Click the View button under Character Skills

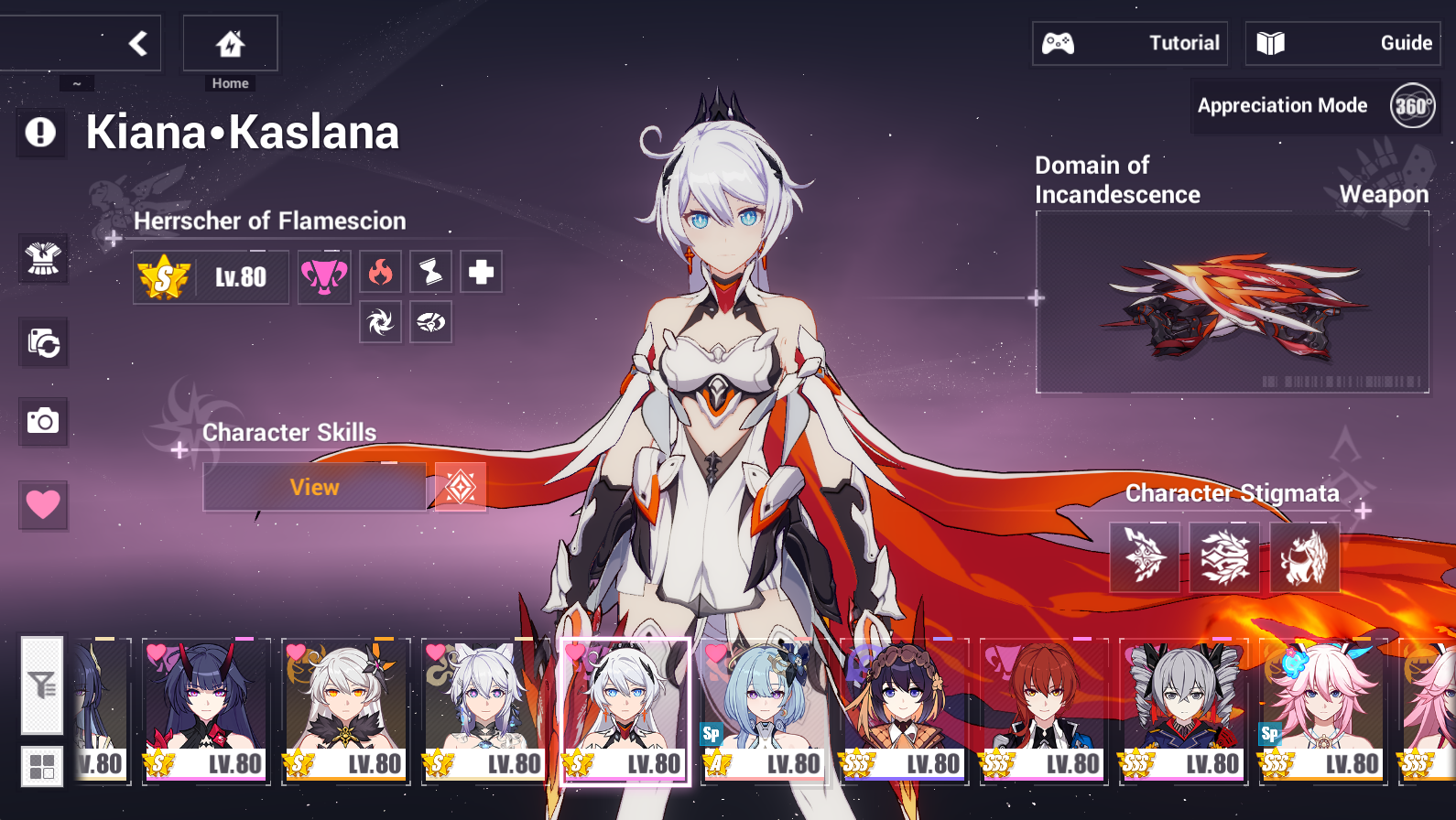tap(315, 487)
